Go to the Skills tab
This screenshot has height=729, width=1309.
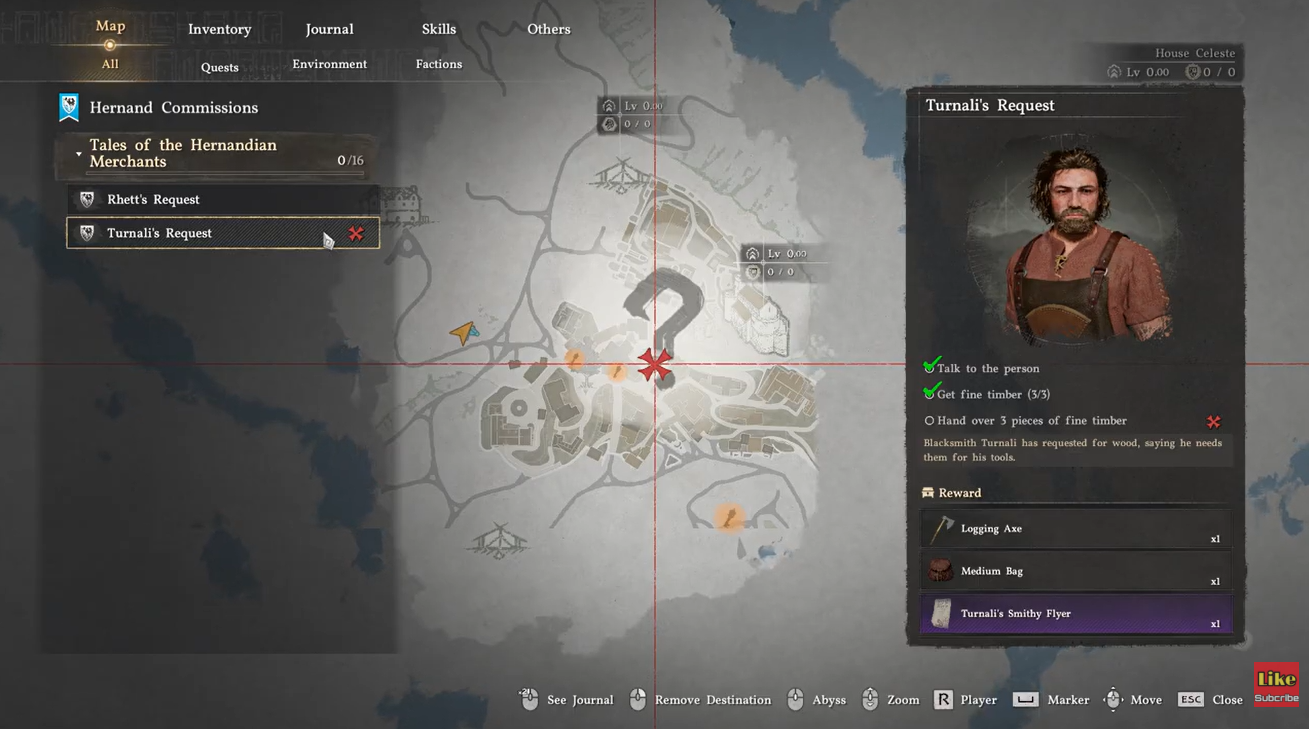point(438,30)
